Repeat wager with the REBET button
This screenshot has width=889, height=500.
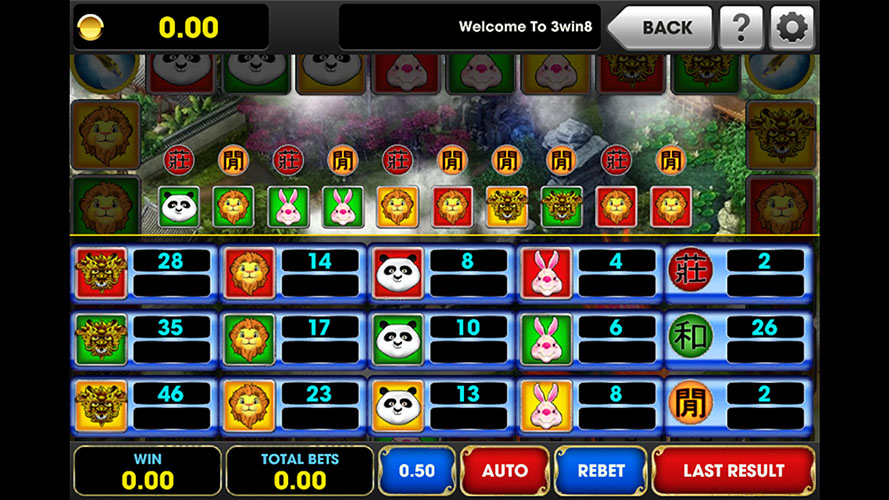point(601,470)
